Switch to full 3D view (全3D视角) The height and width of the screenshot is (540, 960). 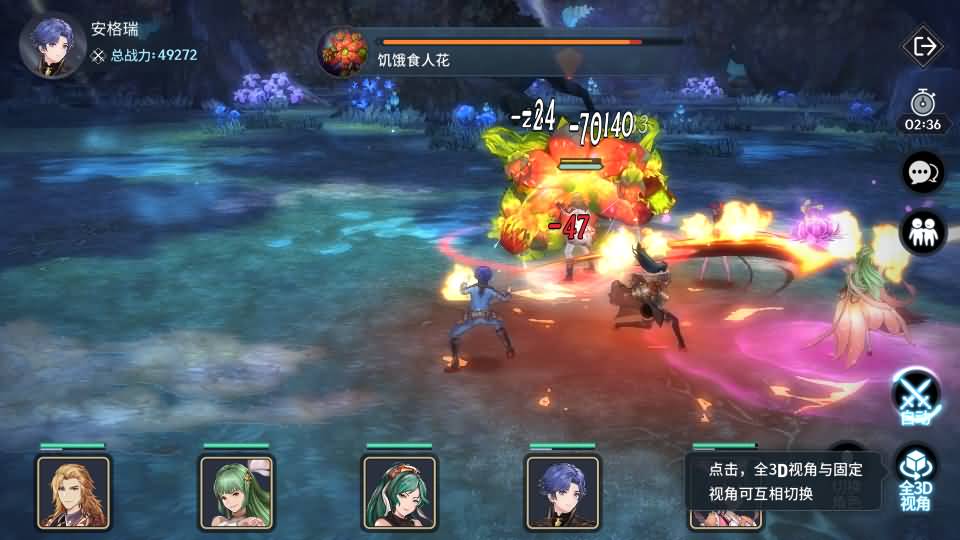914,478
